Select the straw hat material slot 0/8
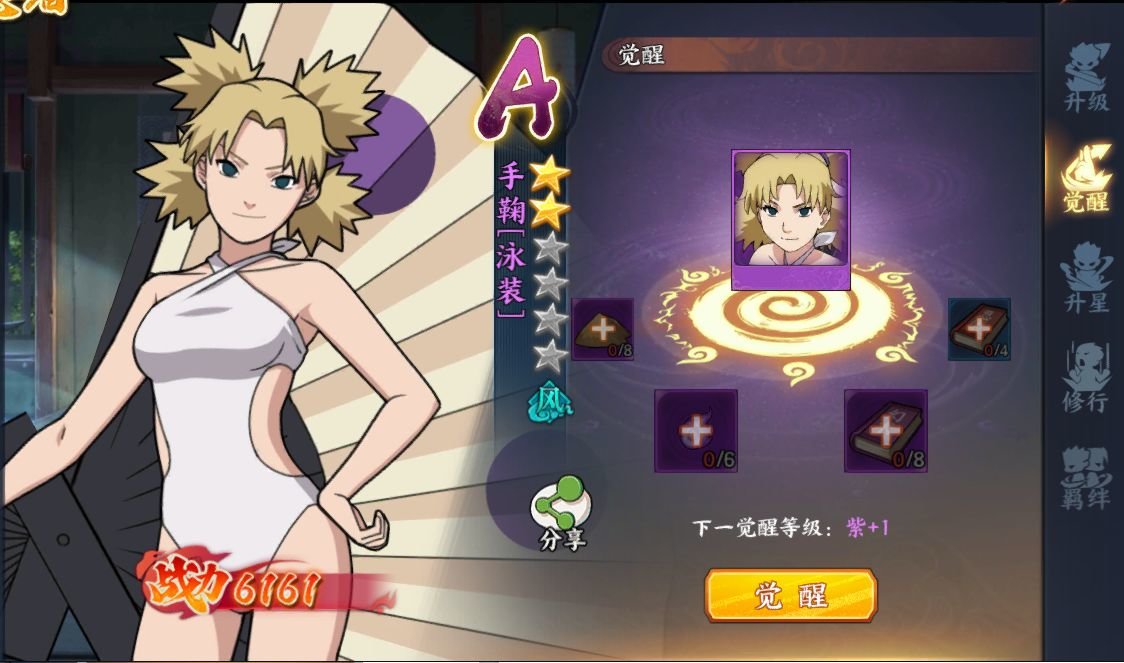 coord(603,329)
